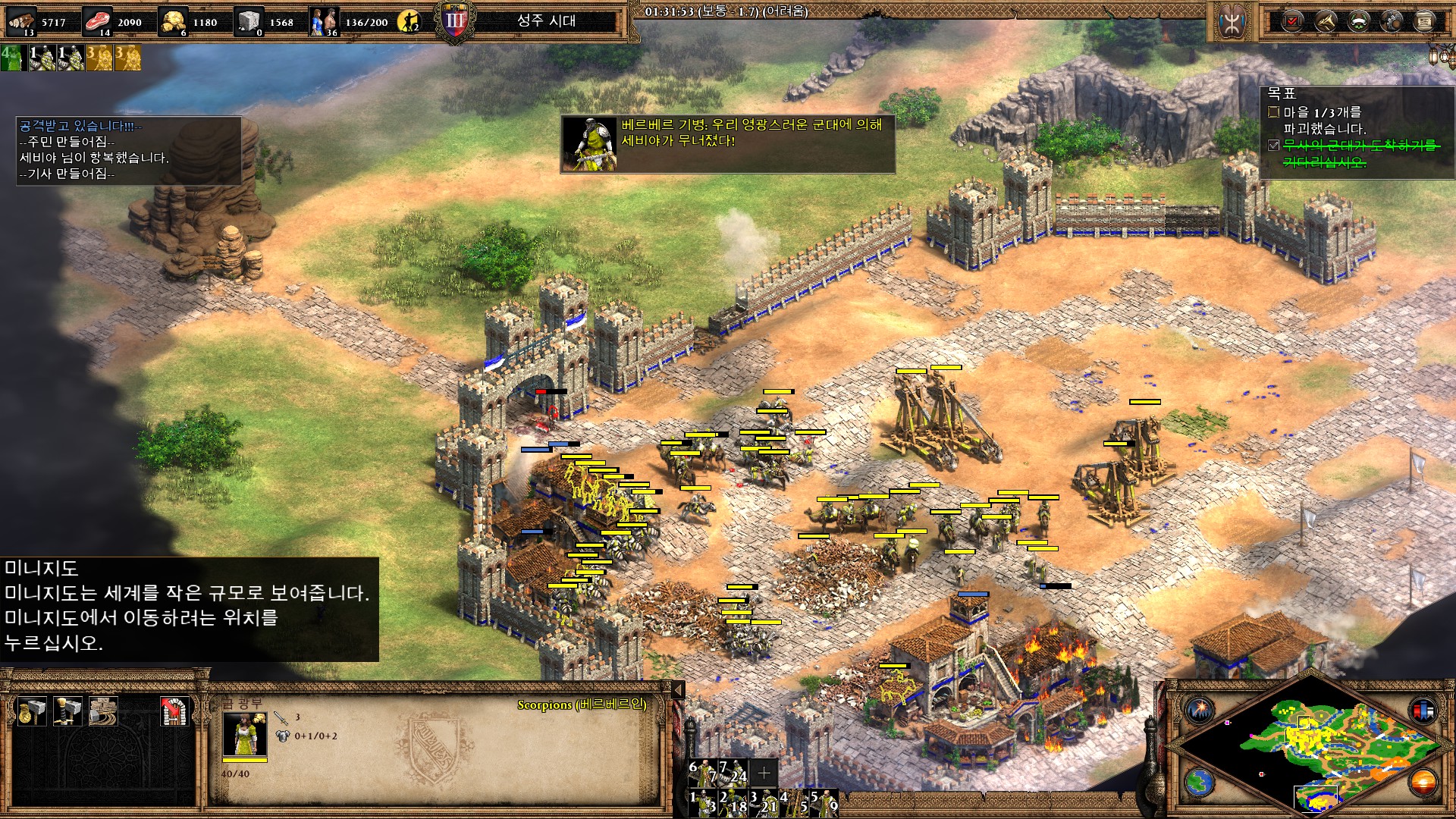Toggle the minimap's globe terrain mode button
Viewport: 1456px width, 819px height.
click(1200, 782)
